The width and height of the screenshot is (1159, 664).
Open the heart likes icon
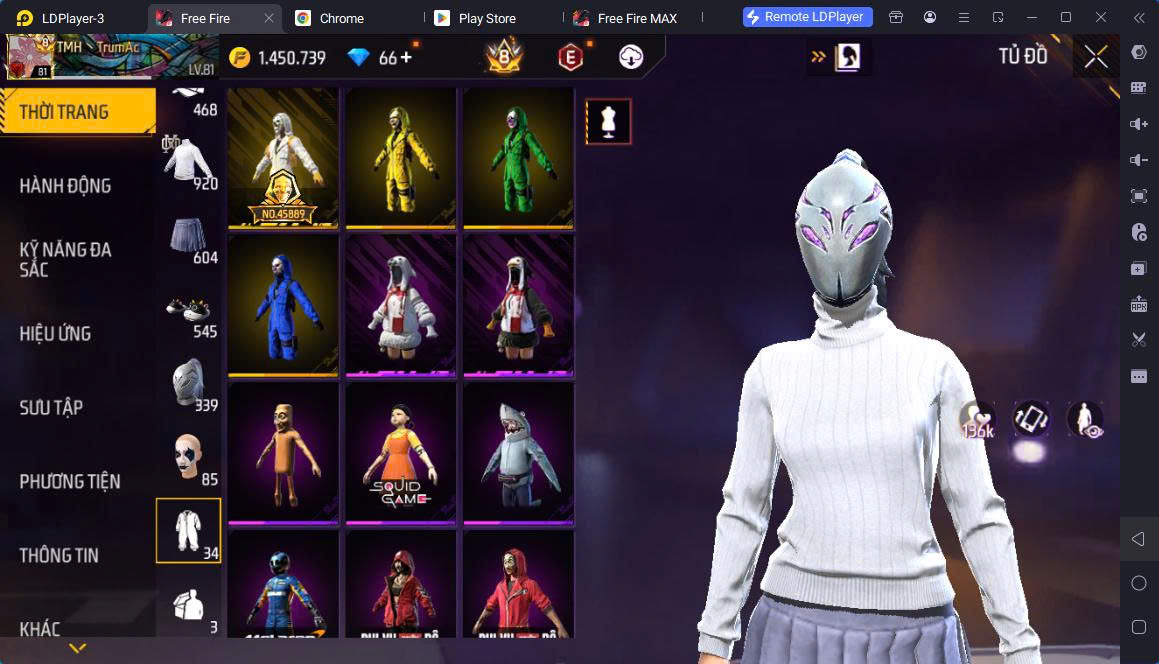click(x=978, y=419)
